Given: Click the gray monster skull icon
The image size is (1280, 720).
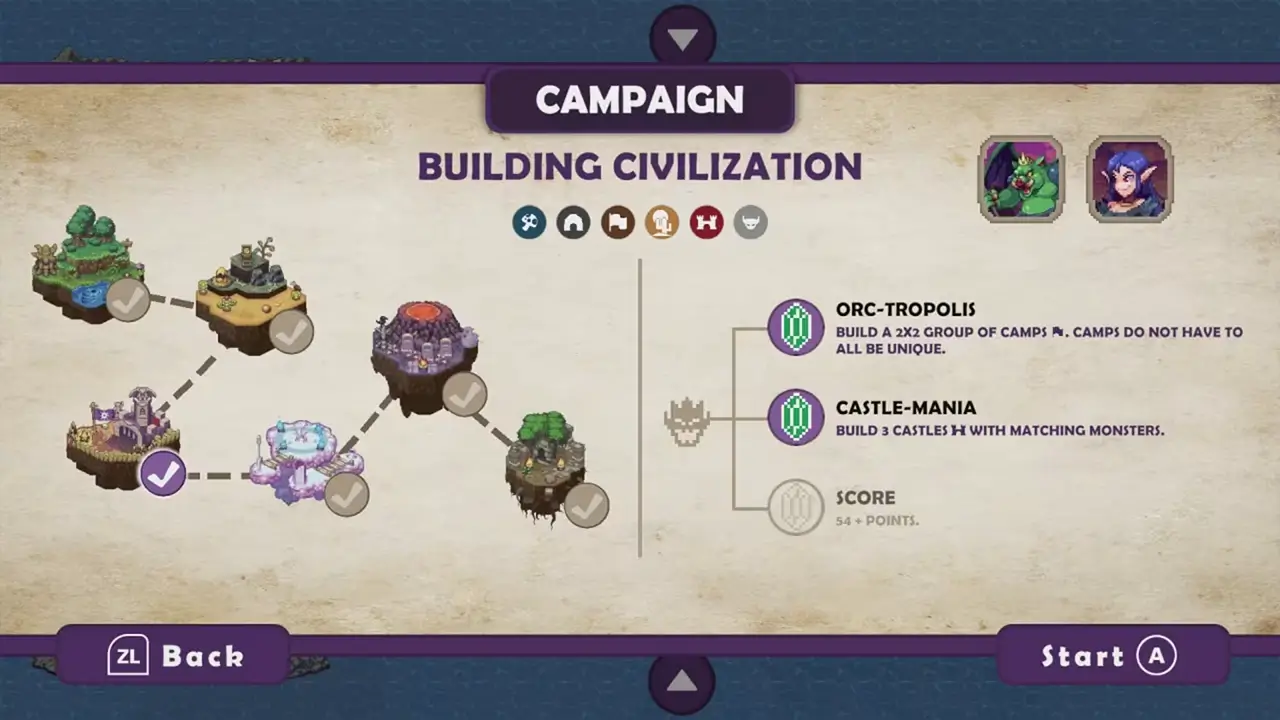Looking at the screenshot, I should point(751,222).
